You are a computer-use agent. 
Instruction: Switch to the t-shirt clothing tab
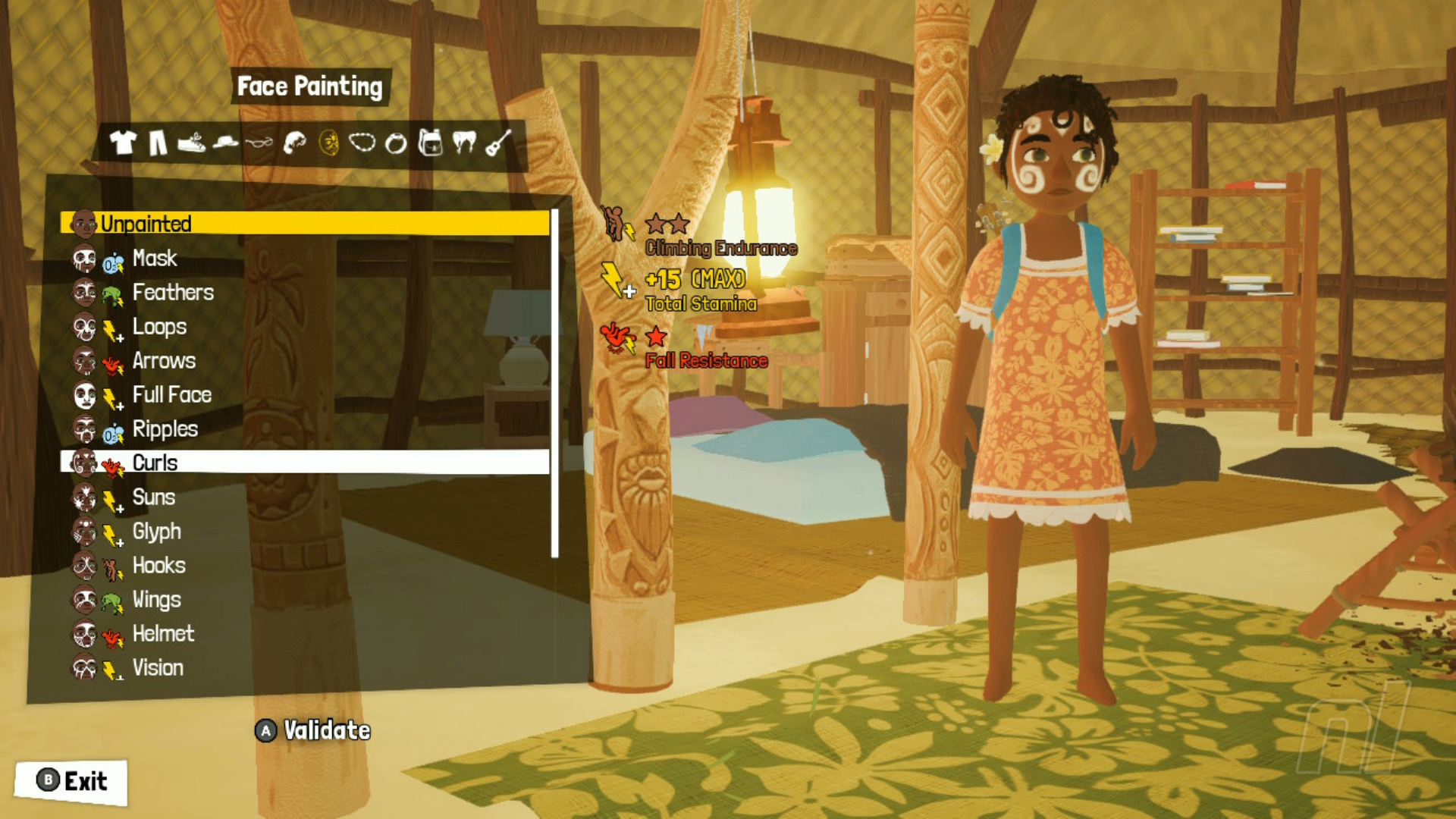(x=123, y=142)
